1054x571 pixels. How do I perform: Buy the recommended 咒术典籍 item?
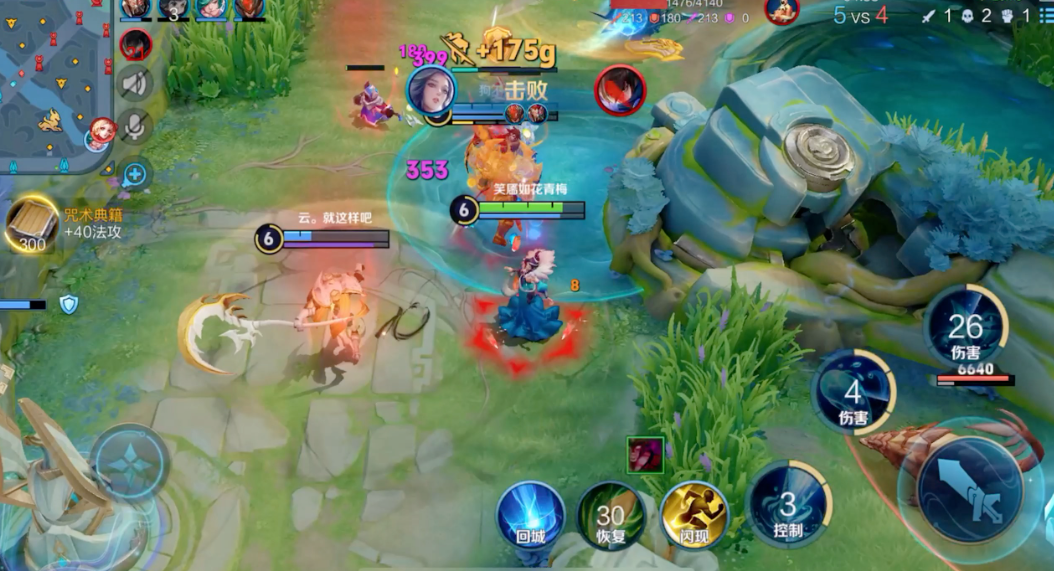pos(32,223)
